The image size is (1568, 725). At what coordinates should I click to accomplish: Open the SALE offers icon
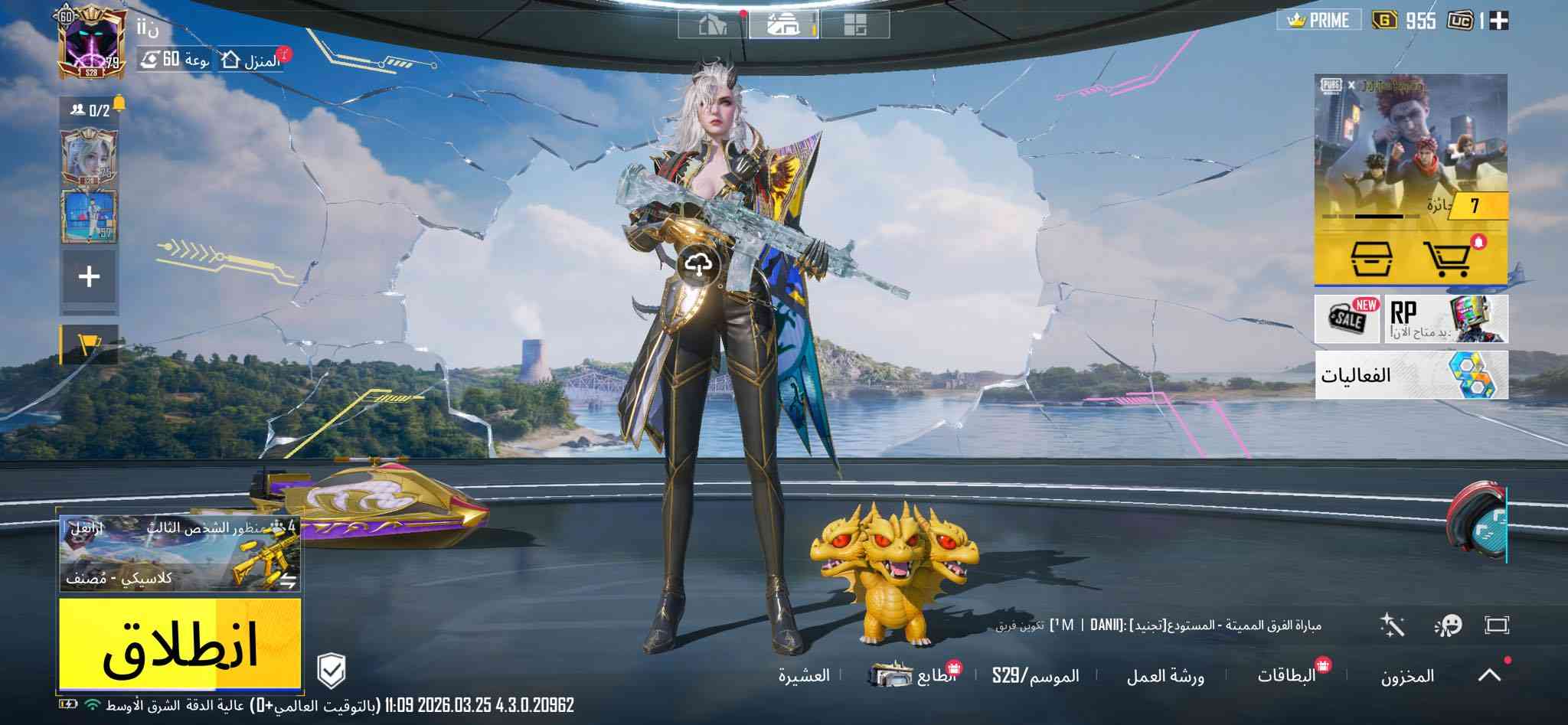point(1347,318)
